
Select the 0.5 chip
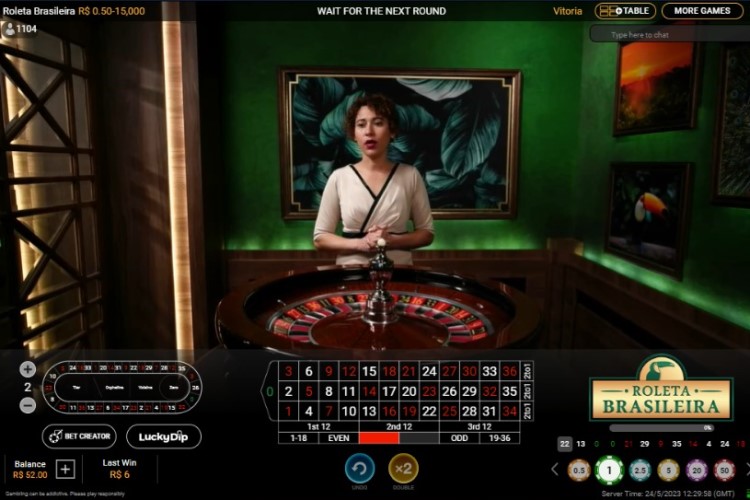(x=579, y=469)
